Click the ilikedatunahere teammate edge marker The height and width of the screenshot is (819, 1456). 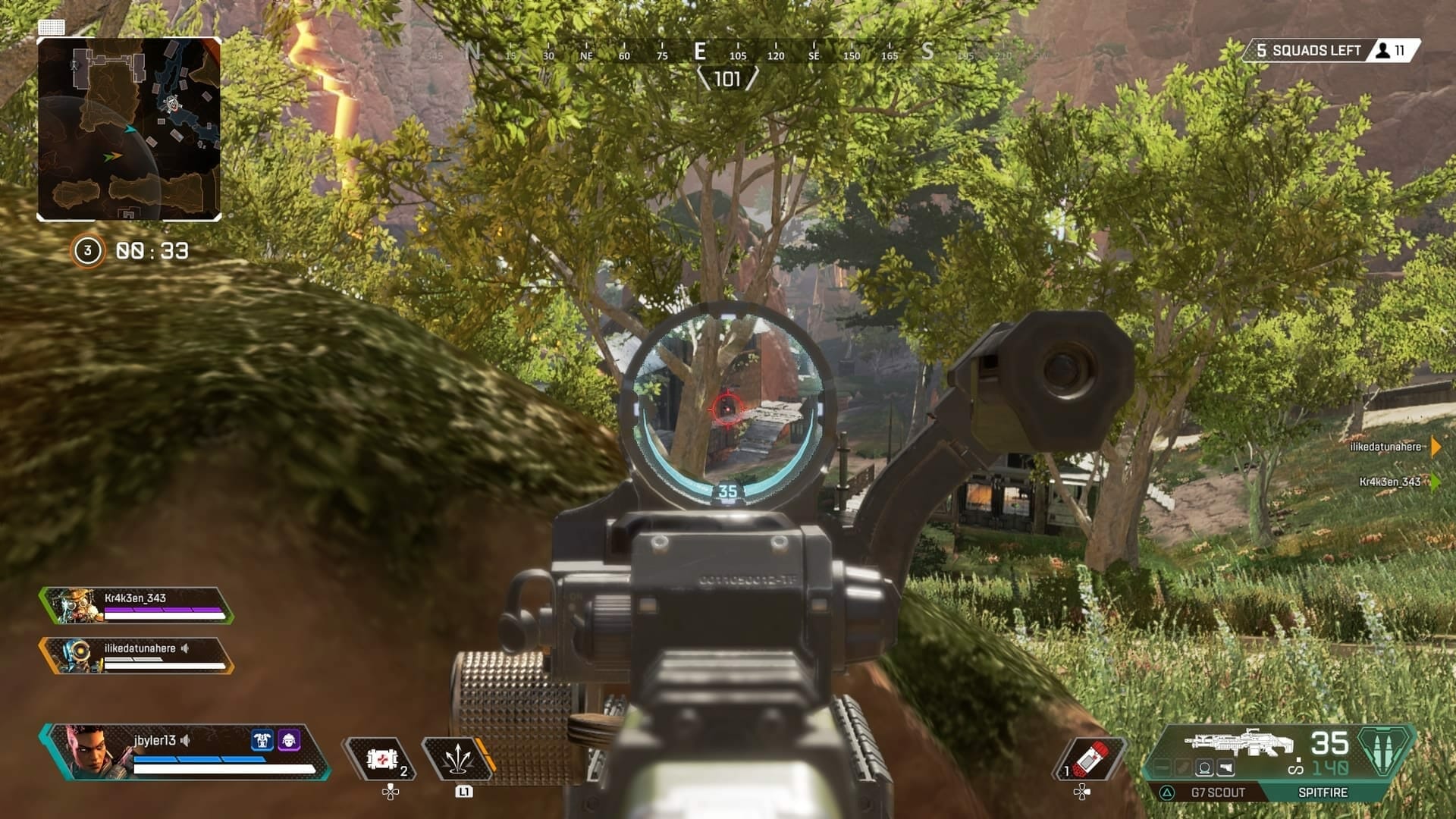coord(1435,447)
